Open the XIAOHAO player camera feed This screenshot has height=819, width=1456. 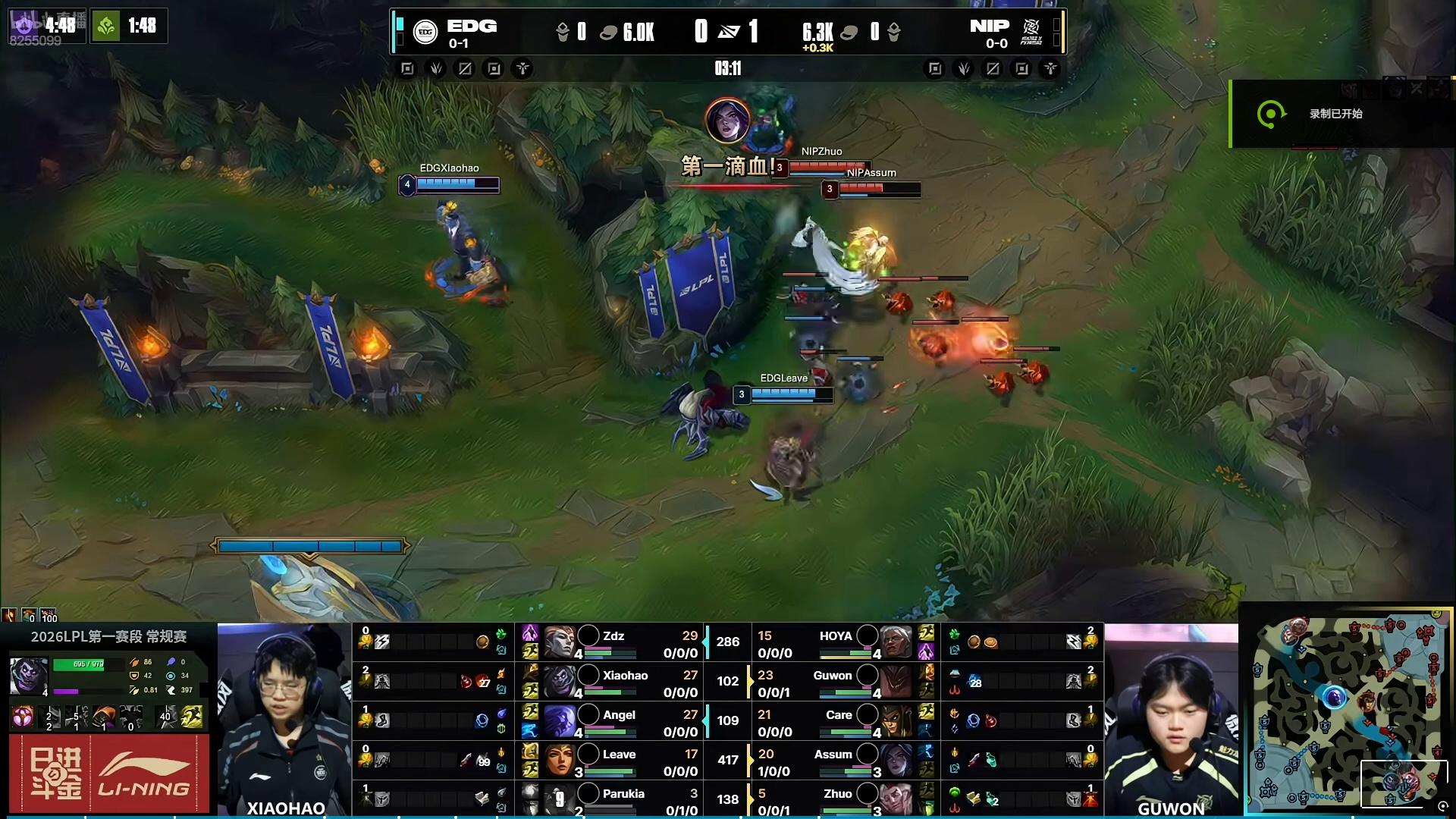[x=284, y=719]
